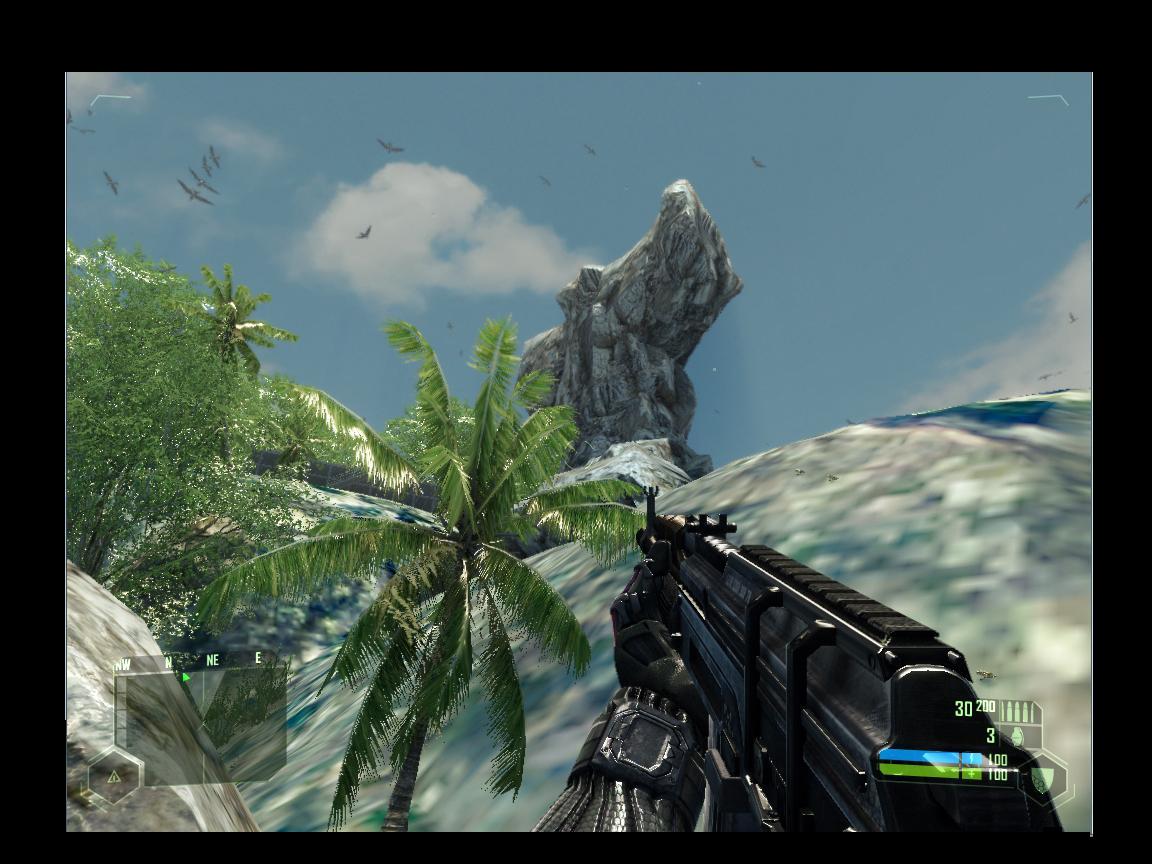Image resolution: width=1152 pixels, height=864 pixels.
Task: Choose the grenade icon
Action: (x=1018, y=736)
